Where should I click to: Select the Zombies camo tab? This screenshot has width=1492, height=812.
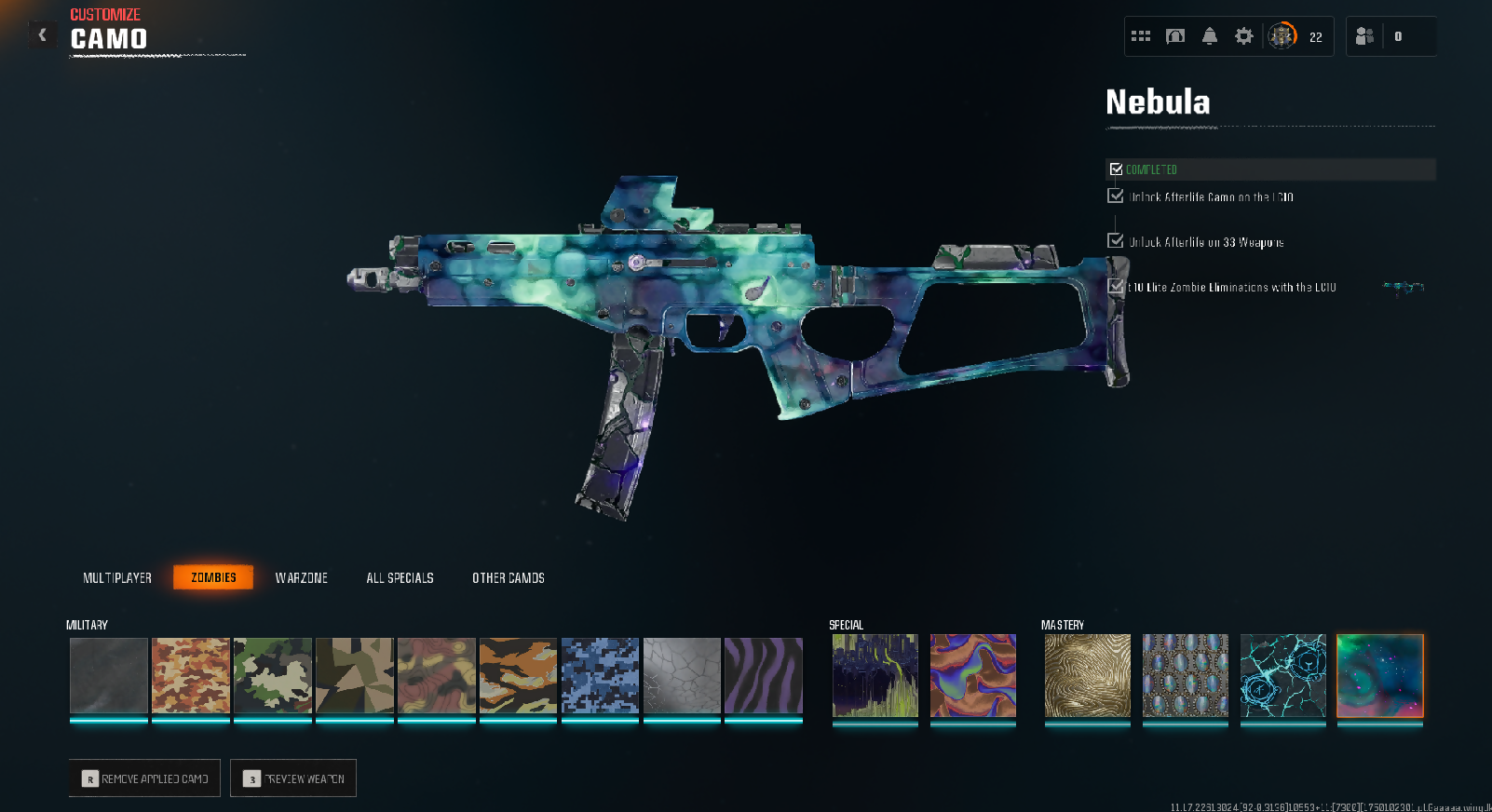213,578
